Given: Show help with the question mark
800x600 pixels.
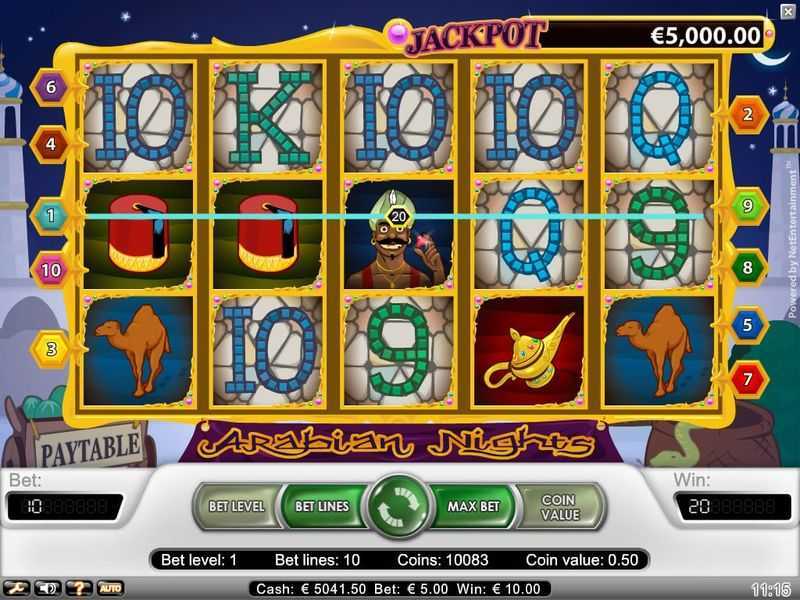Looking at the screenshot, I should [x=77, y=588].
